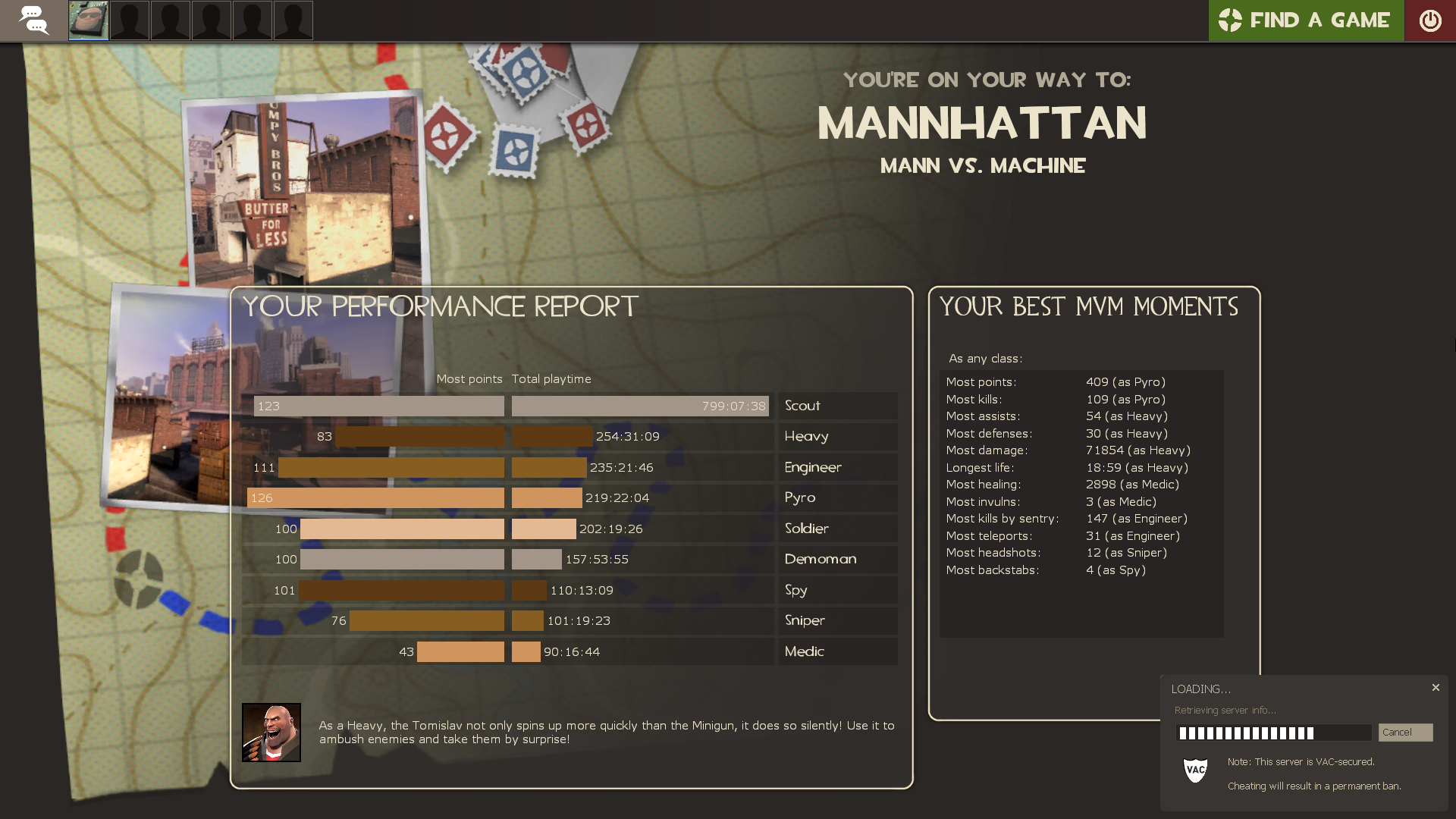Select your avatar in the party bar
The height and width of the screenshot is (819, 1456).
pos(88,20)
